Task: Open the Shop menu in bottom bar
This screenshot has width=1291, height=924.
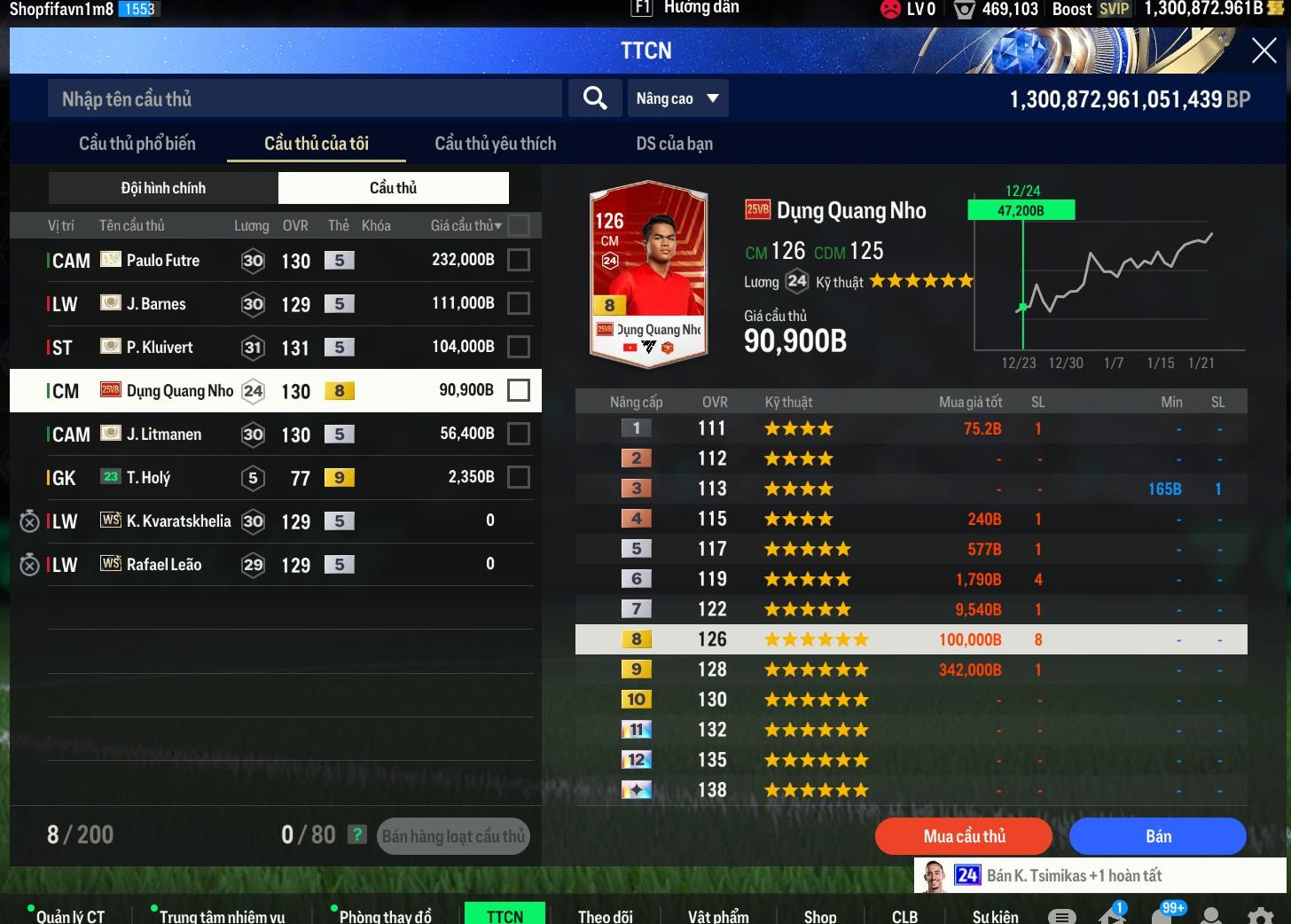Action: point(819,916)
